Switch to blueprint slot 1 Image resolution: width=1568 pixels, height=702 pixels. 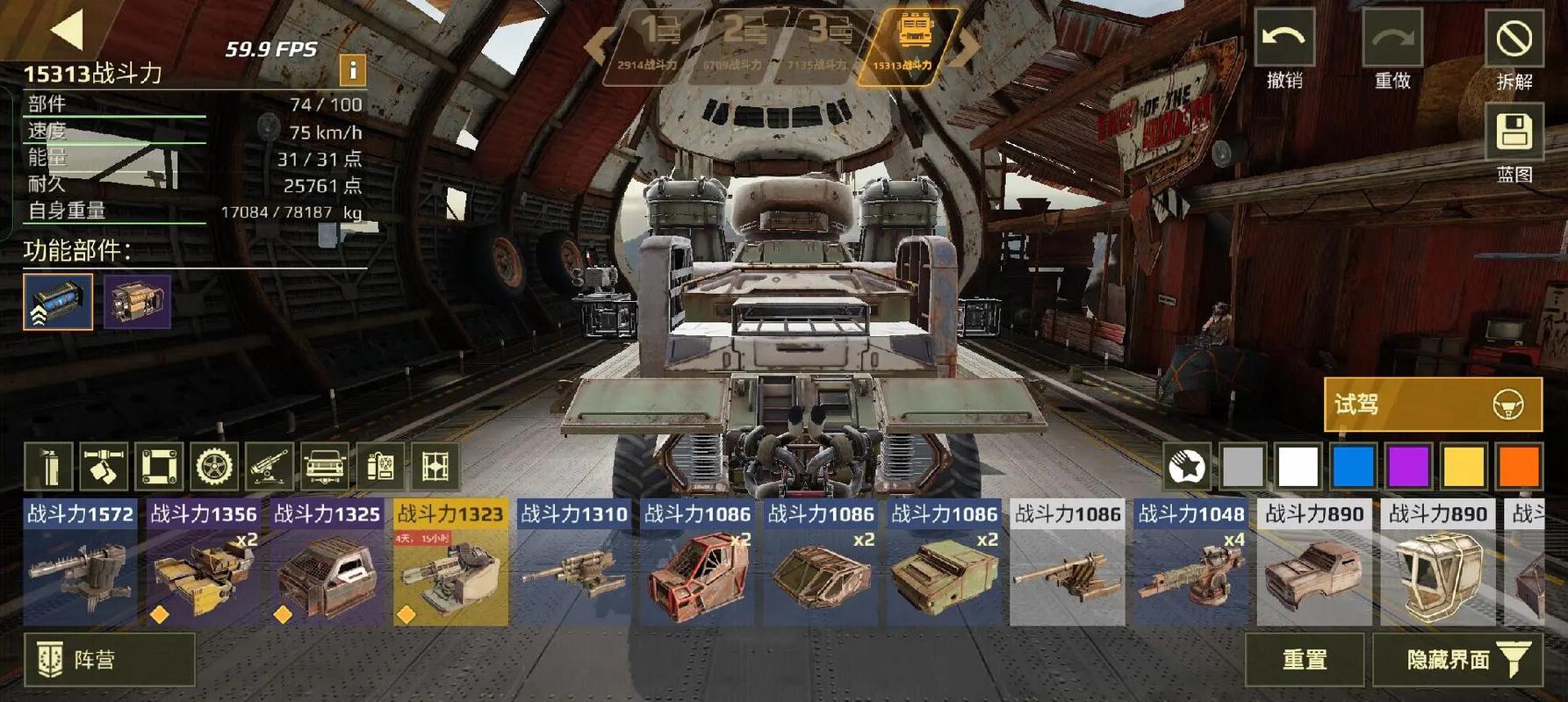tap(654, 44)
